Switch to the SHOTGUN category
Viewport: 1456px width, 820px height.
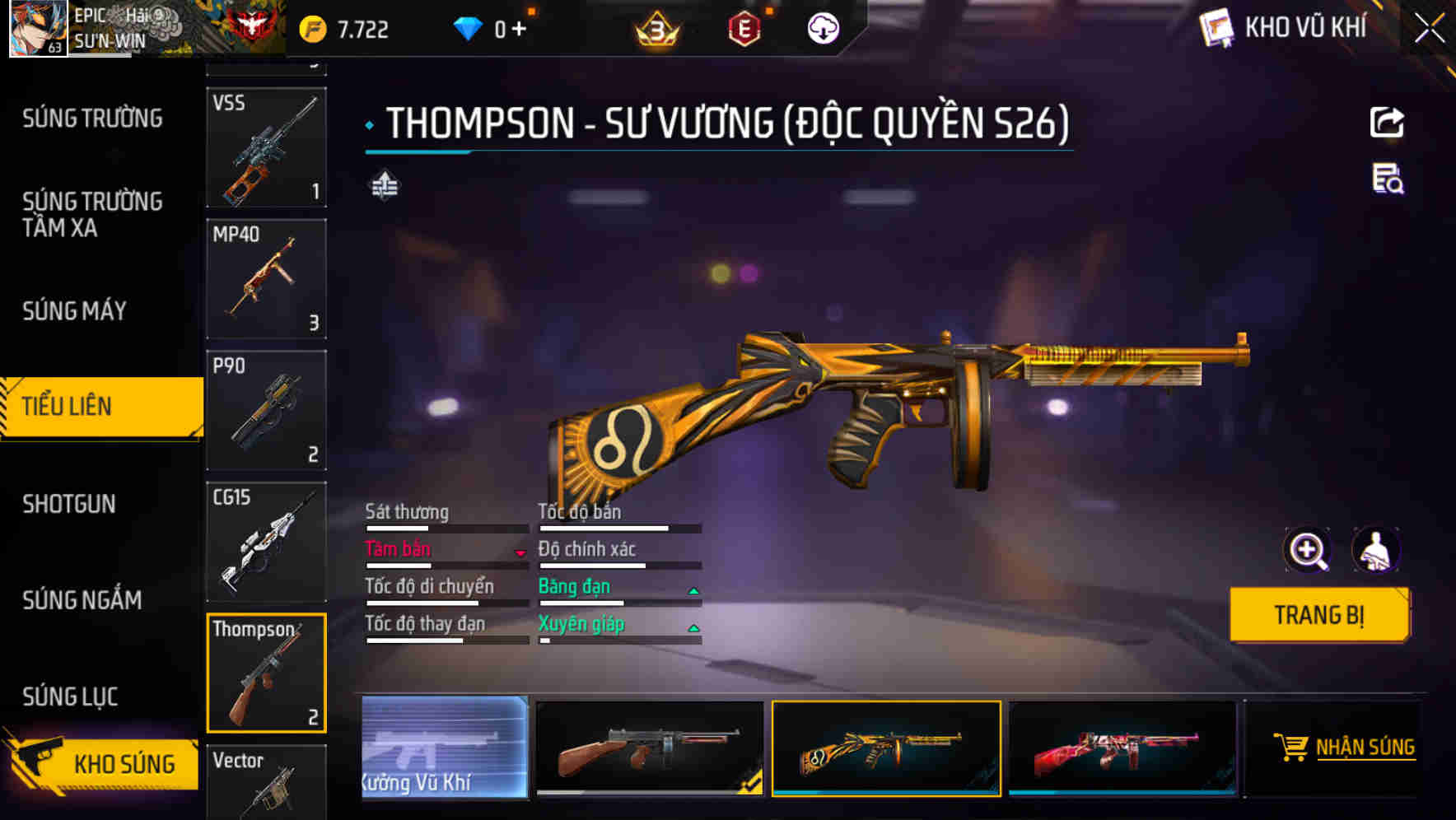70,504
